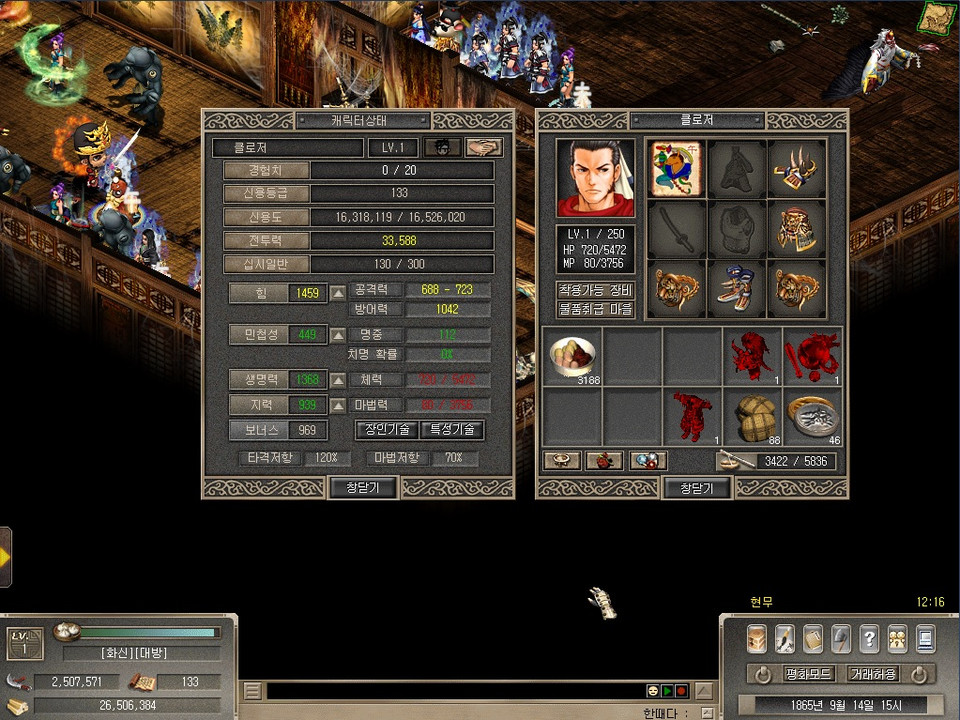Close the character status window

pos(363,488)
